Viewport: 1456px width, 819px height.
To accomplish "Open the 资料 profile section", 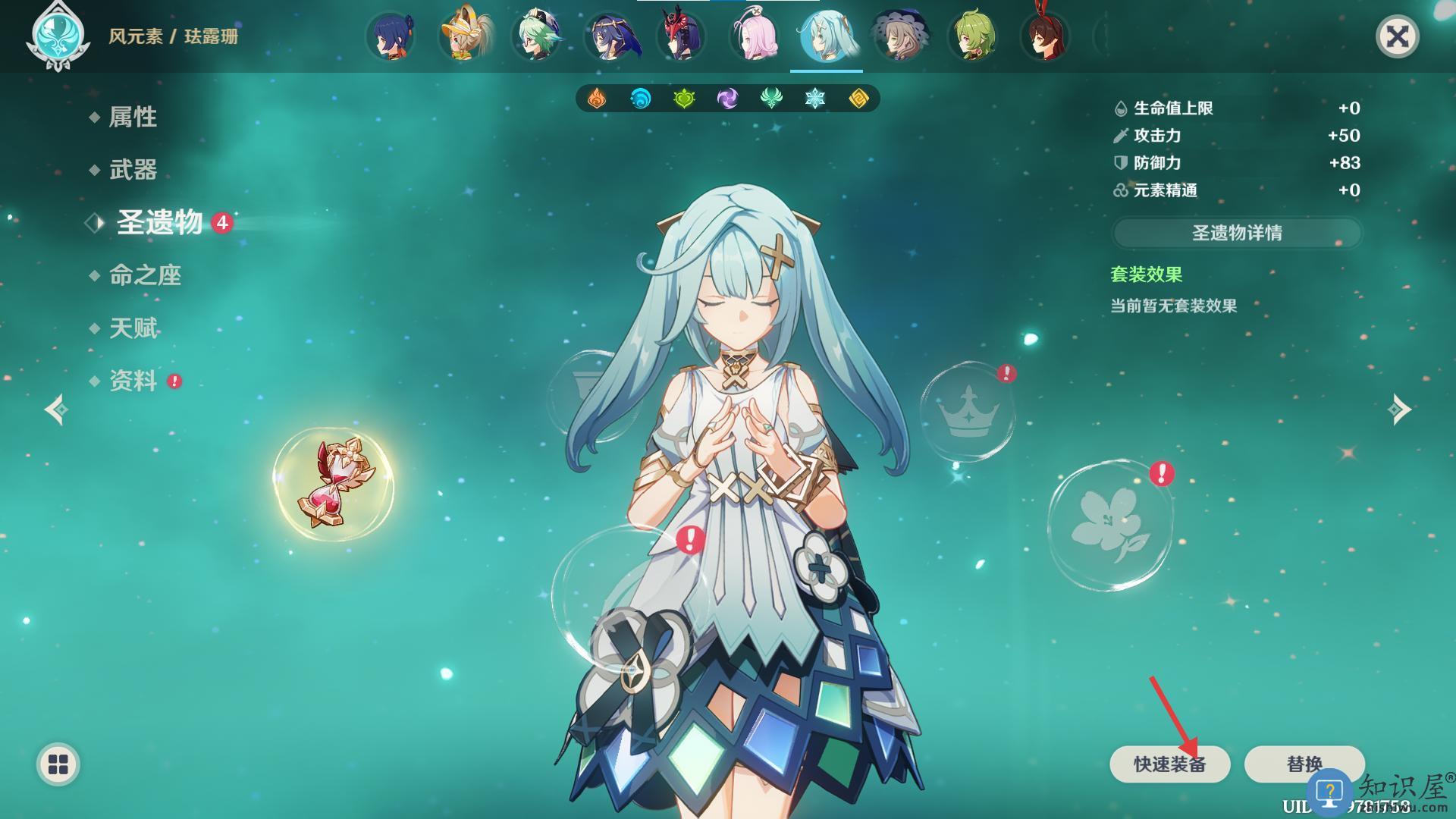I will point(133,381).
